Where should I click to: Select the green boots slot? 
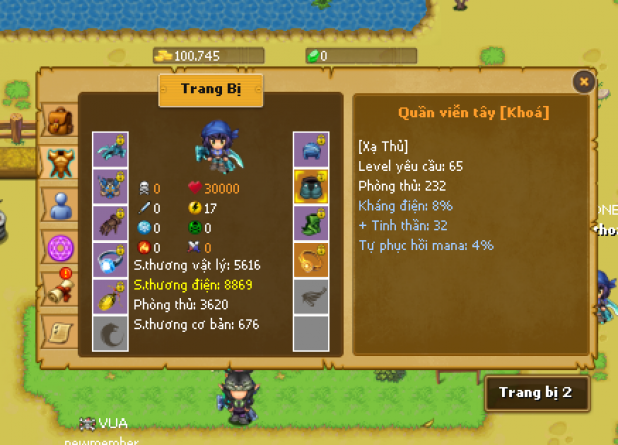pyautogui.click(x=311, y=223)
